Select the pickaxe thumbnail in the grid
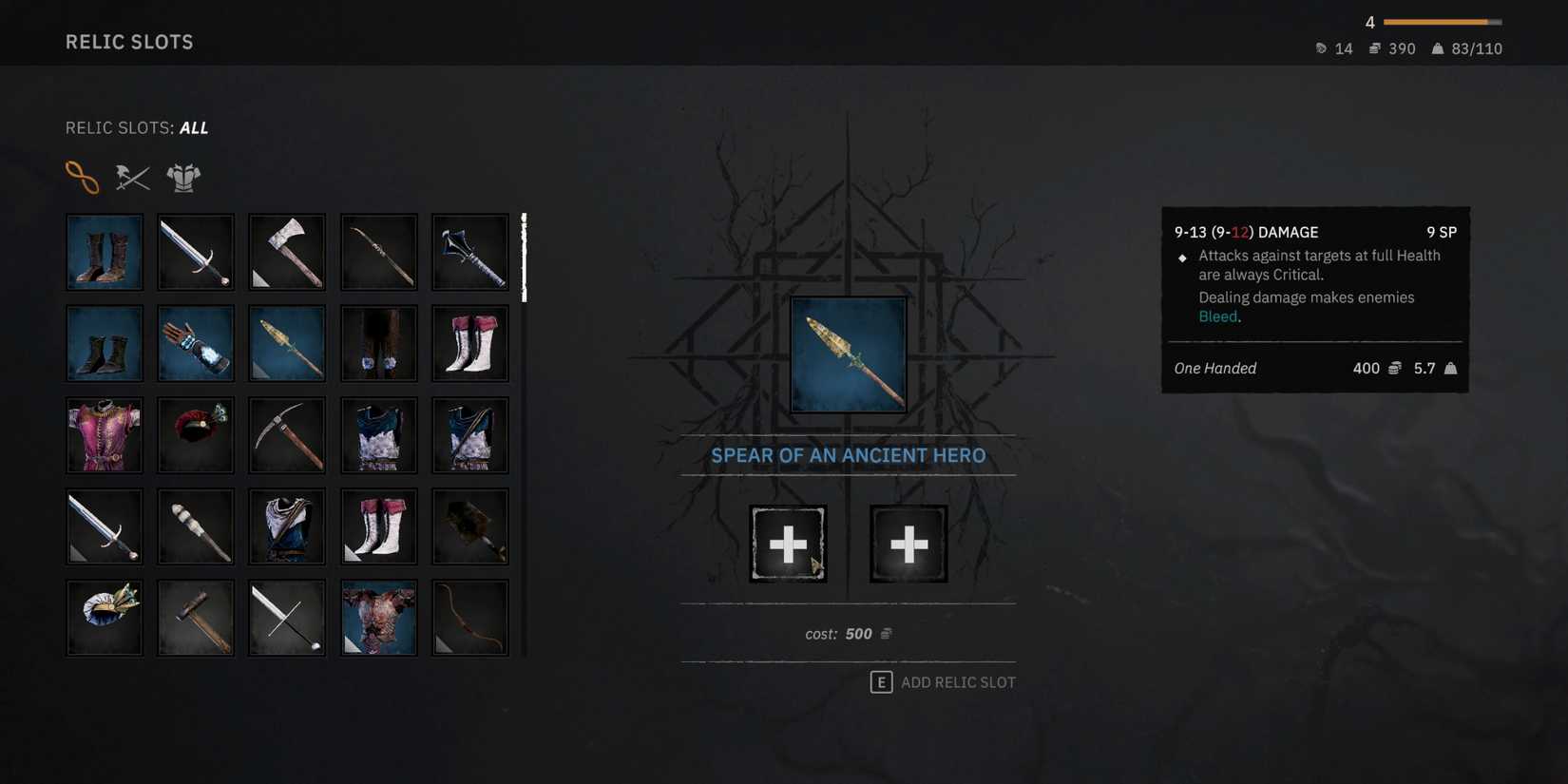1568x784 pixels. (x=287, y=434)
